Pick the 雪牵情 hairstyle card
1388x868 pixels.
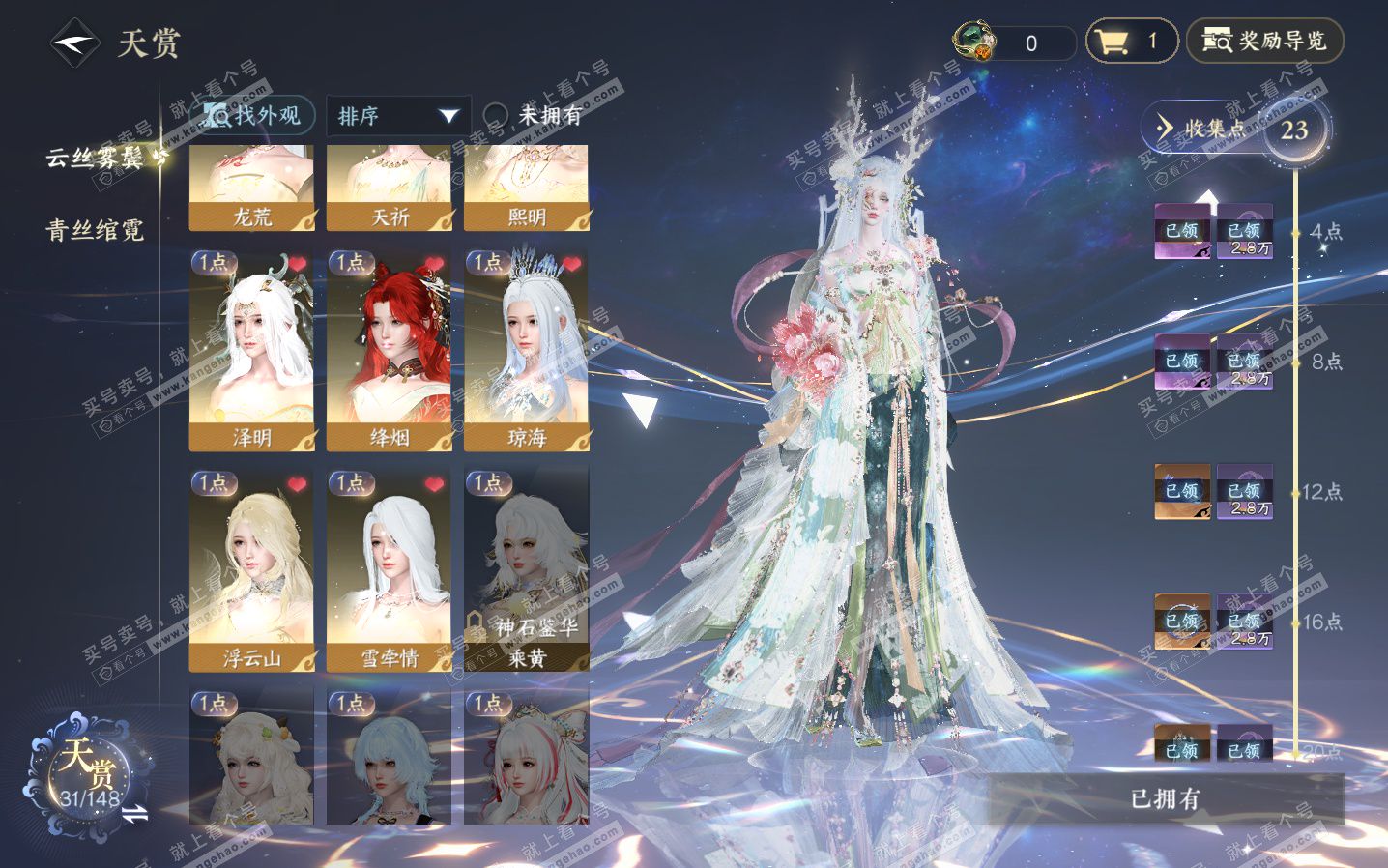[x=389, y=570]
